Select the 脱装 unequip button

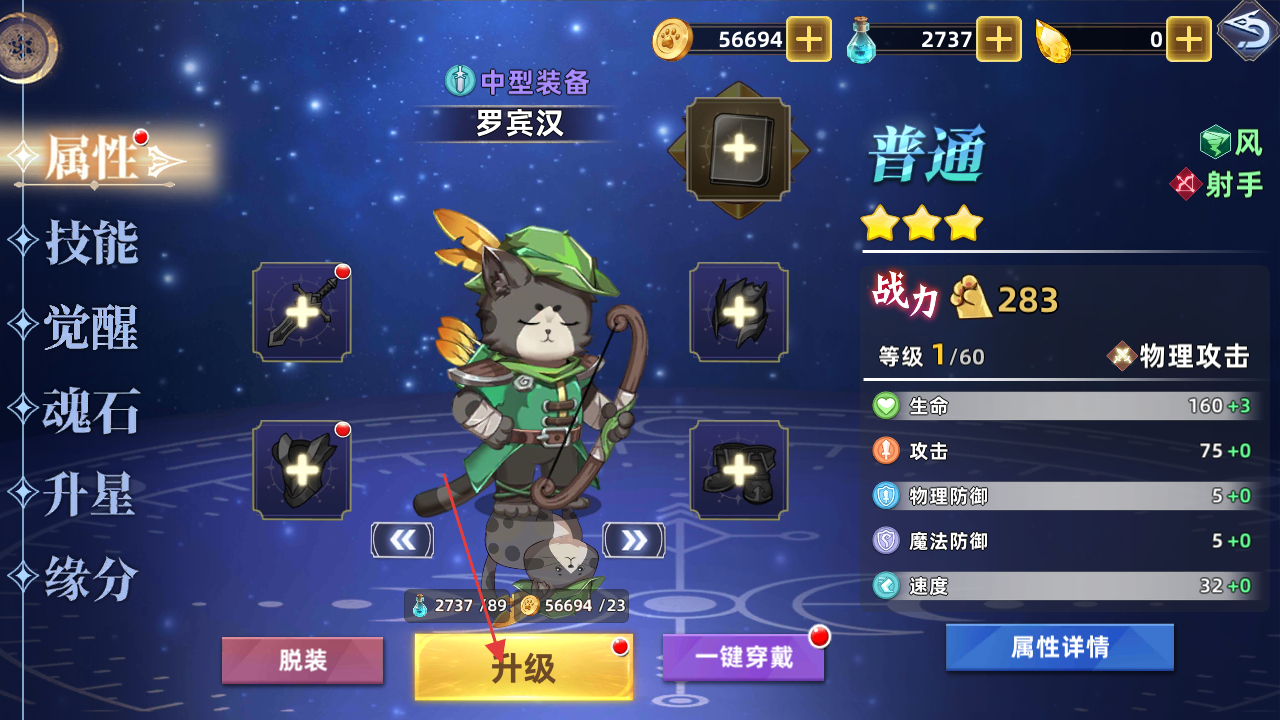point(302,661)
